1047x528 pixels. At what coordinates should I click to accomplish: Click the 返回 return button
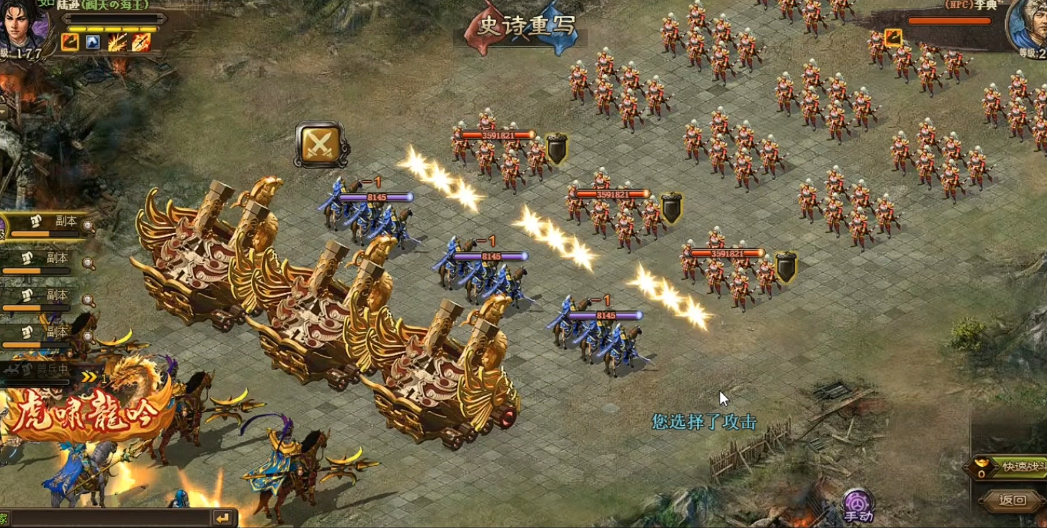1012,499
